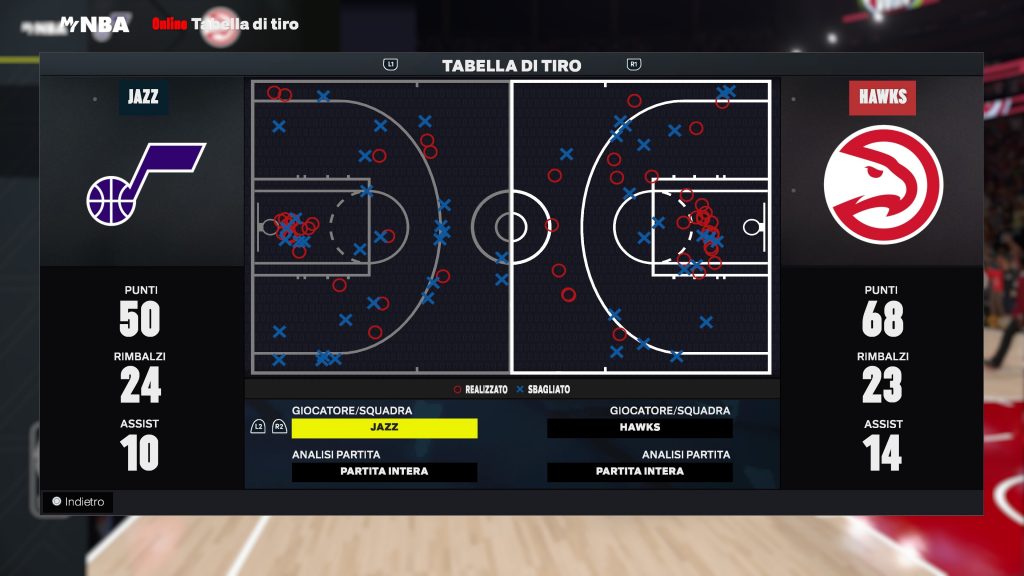Open the Partita Intera selector beneath JAZZ
Viewport: 1024px width, 576px height.
[384, 472]
